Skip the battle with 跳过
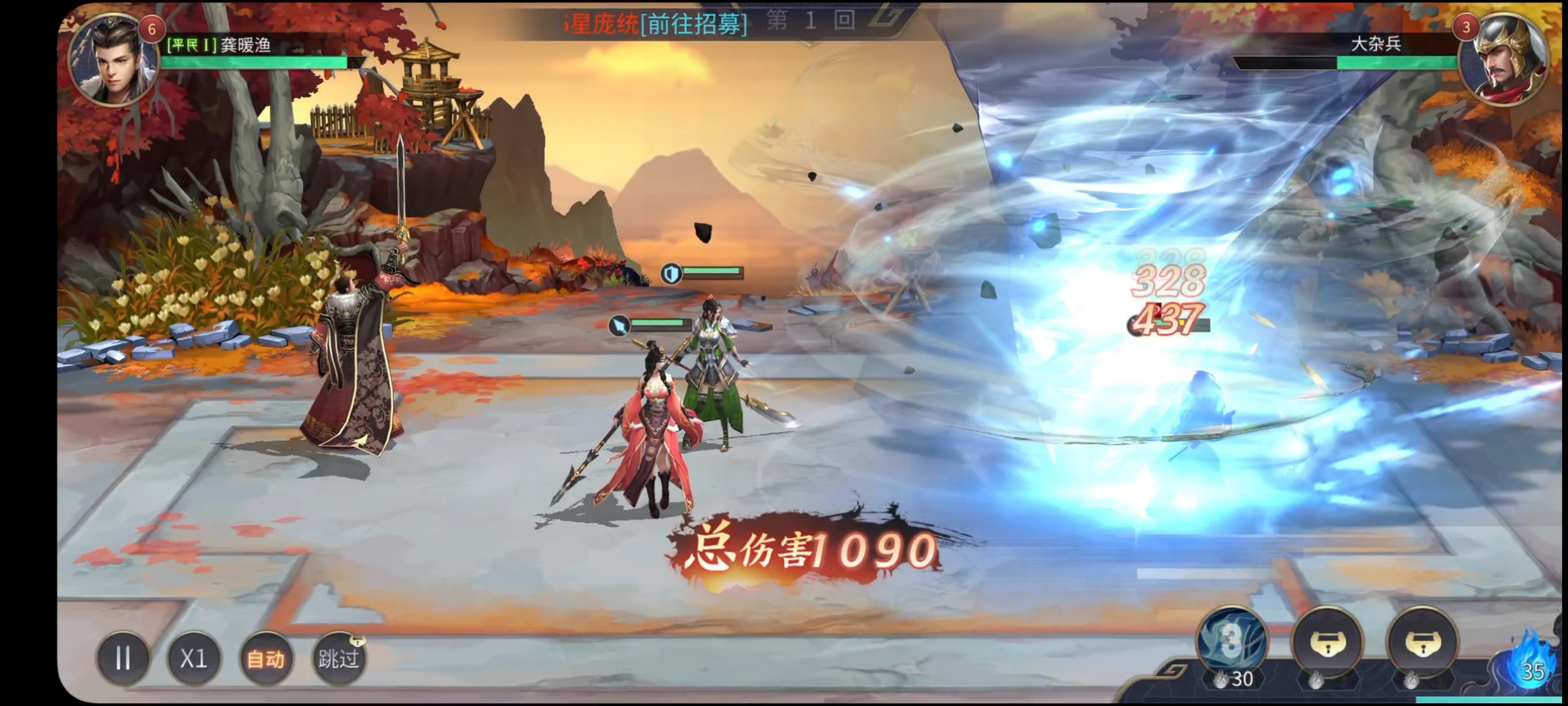Viewport: 1568px width, 706px height. click(339, 658)
